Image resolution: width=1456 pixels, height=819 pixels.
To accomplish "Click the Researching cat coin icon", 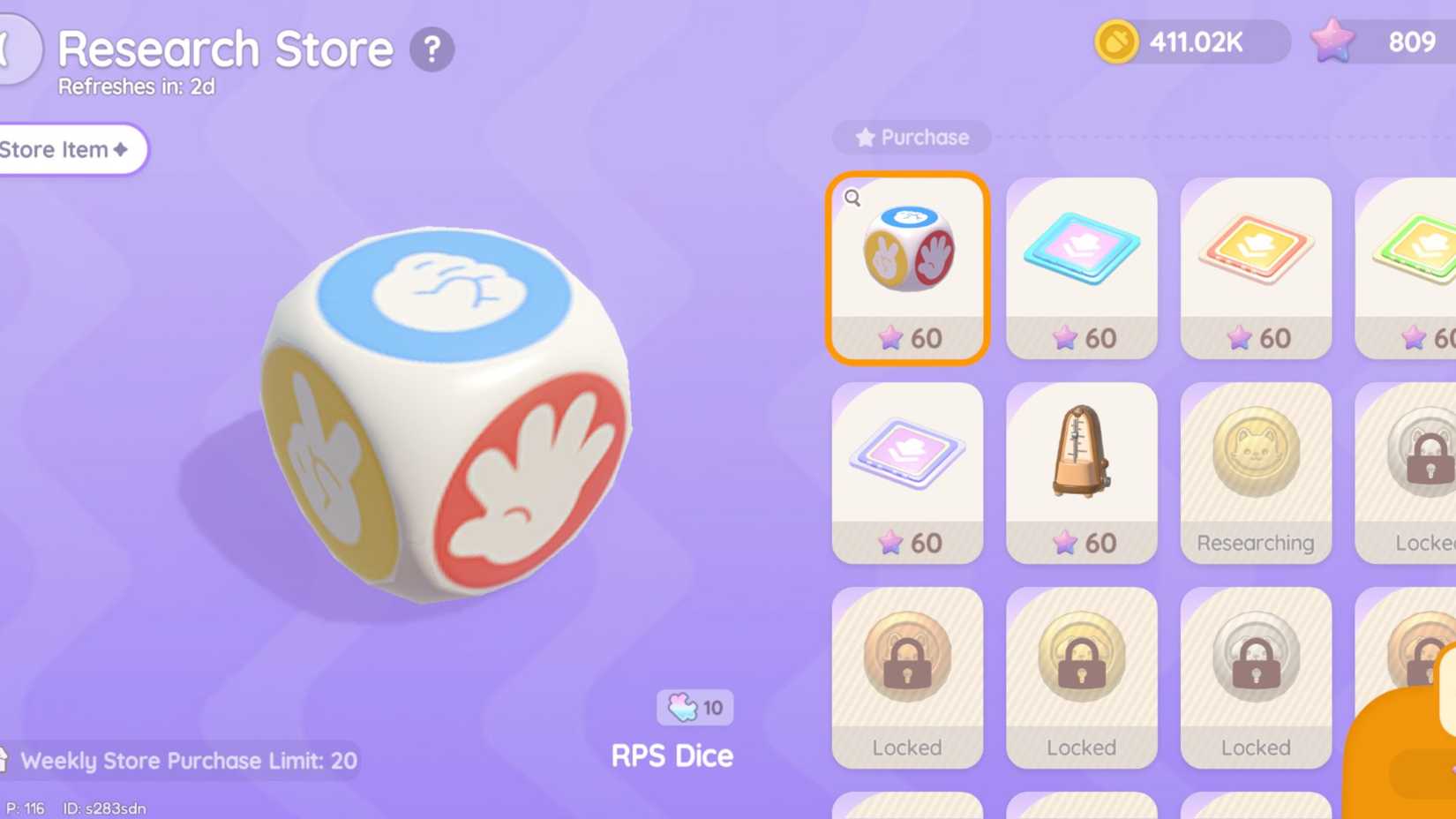I will 1256,452.
